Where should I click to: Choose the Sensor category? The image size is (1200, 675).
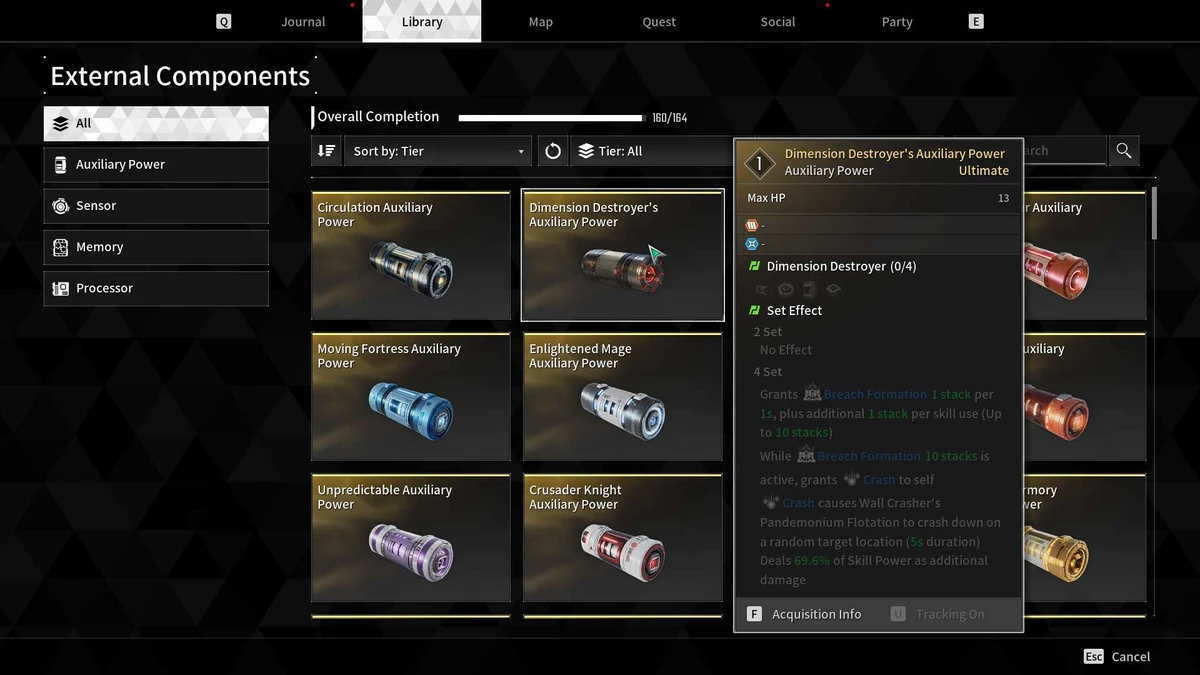click(156, 206)
